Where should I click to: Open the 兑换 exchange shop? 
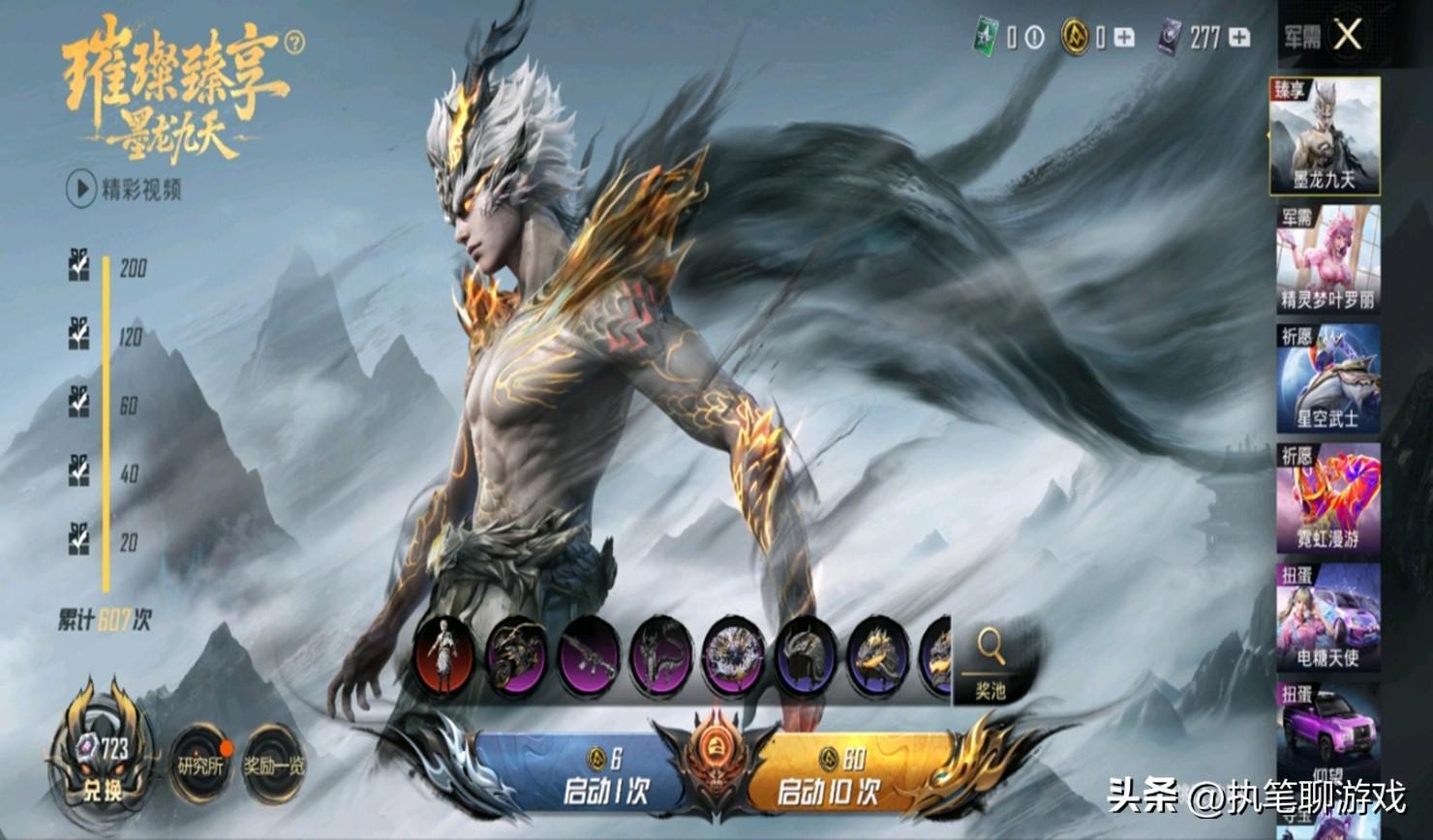coord(102,765)
